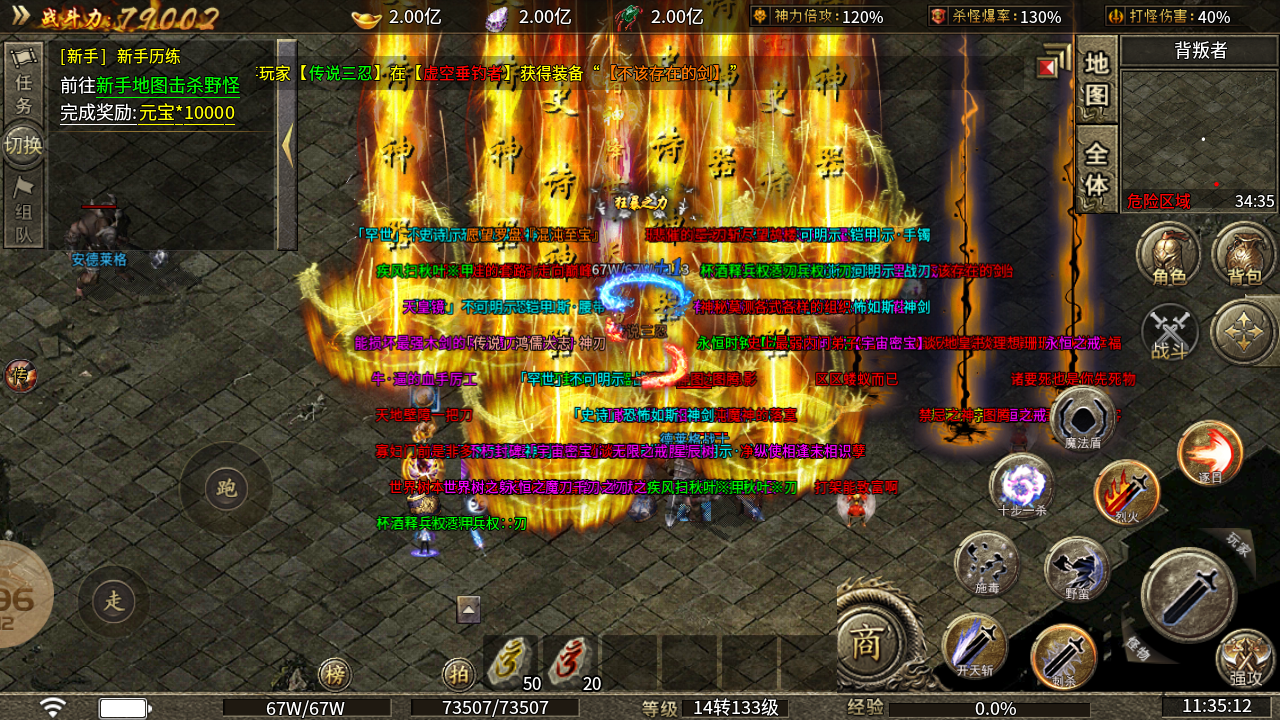Toggle the 战斗 crossed swords mode
The image size is (1280, 720).
tap(1169, 331)
